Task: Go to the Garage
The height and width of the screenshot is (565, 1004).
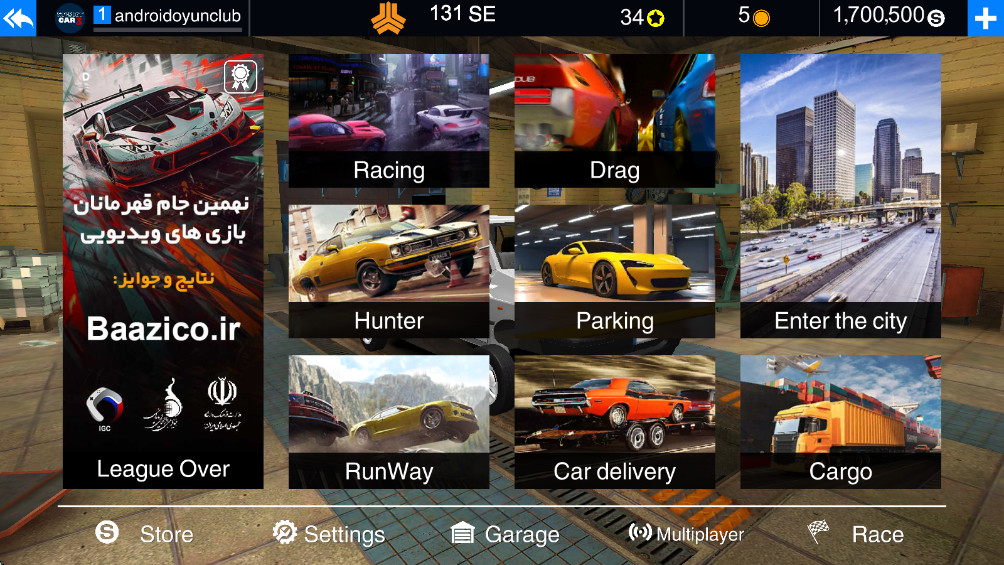Action: tap(505, 534)
